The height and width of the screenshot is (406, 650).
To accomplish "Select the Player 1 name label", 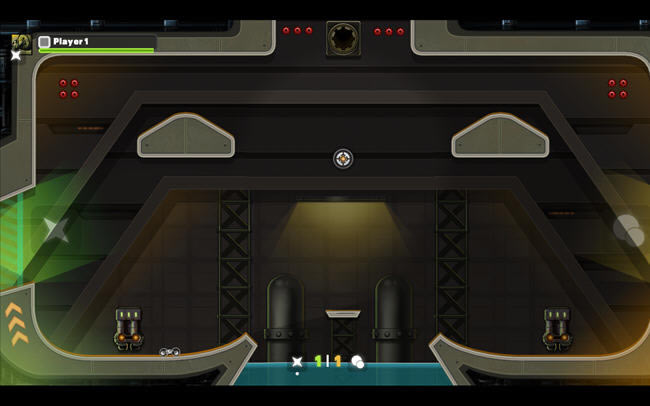I will 71,42.
